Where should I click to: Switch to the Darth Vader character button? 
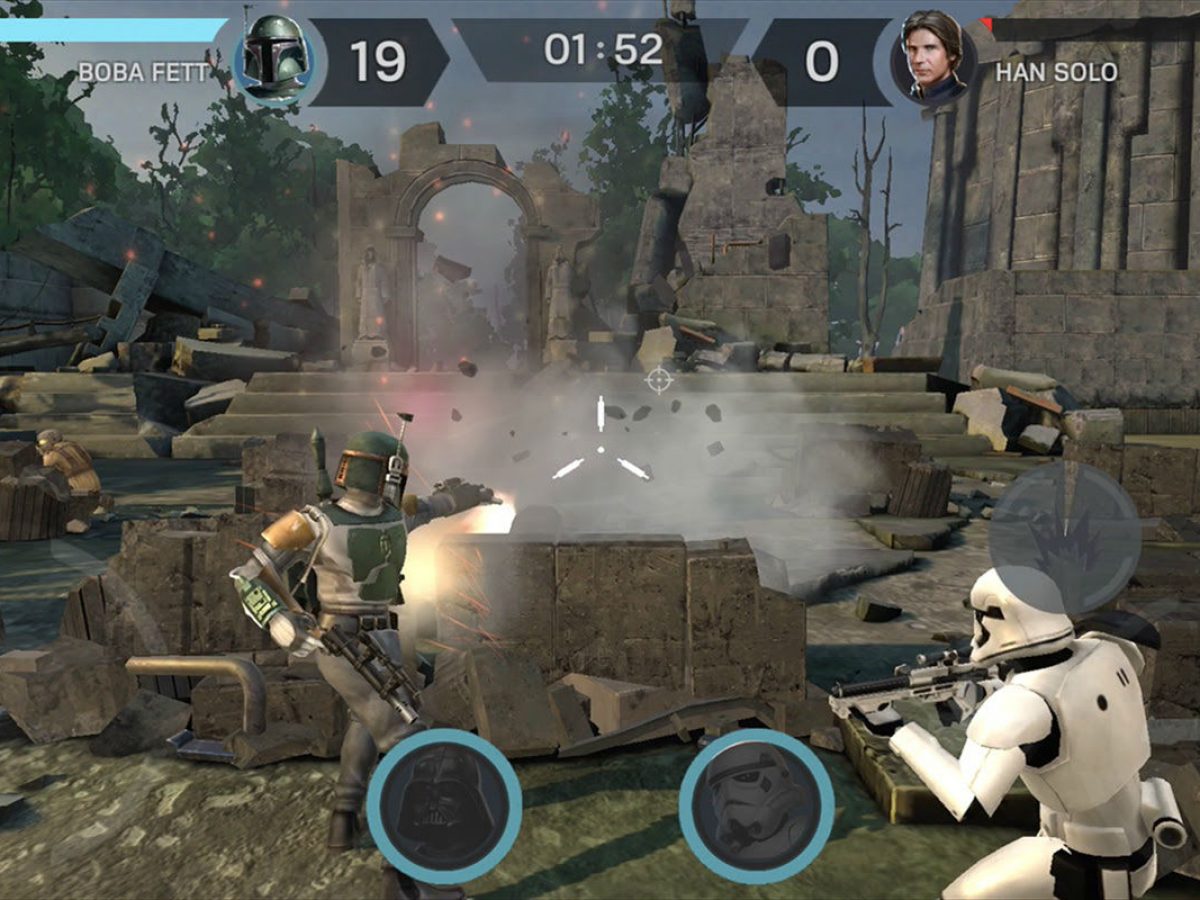point(443,806)
